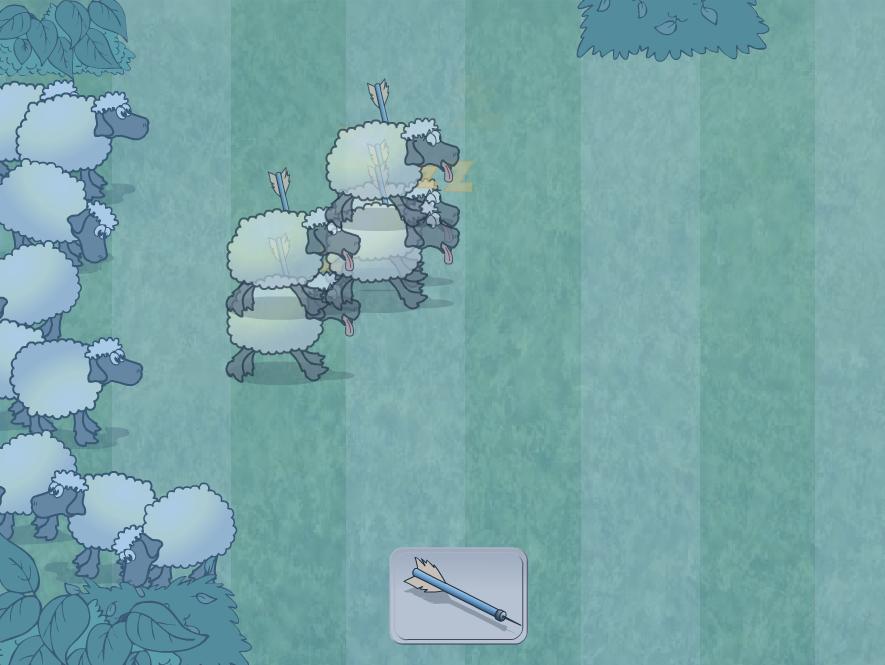Select the tranquilizer dart button
The width and height of the screenshot is (885, 665).
click(458, 595)
